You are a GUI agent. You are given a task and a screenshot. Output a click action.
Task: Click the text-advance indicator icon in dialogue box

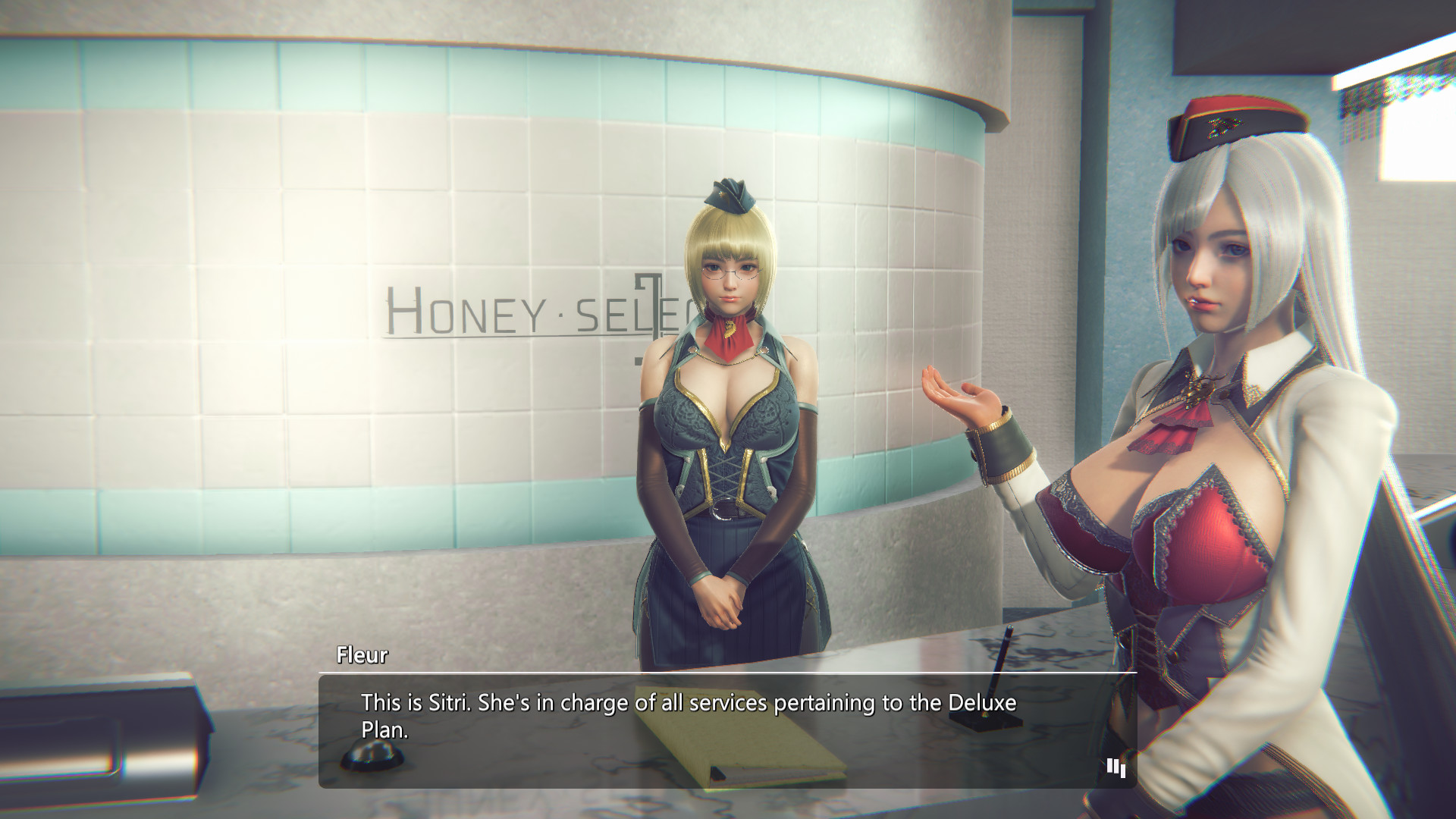(x=1113, y=768)
